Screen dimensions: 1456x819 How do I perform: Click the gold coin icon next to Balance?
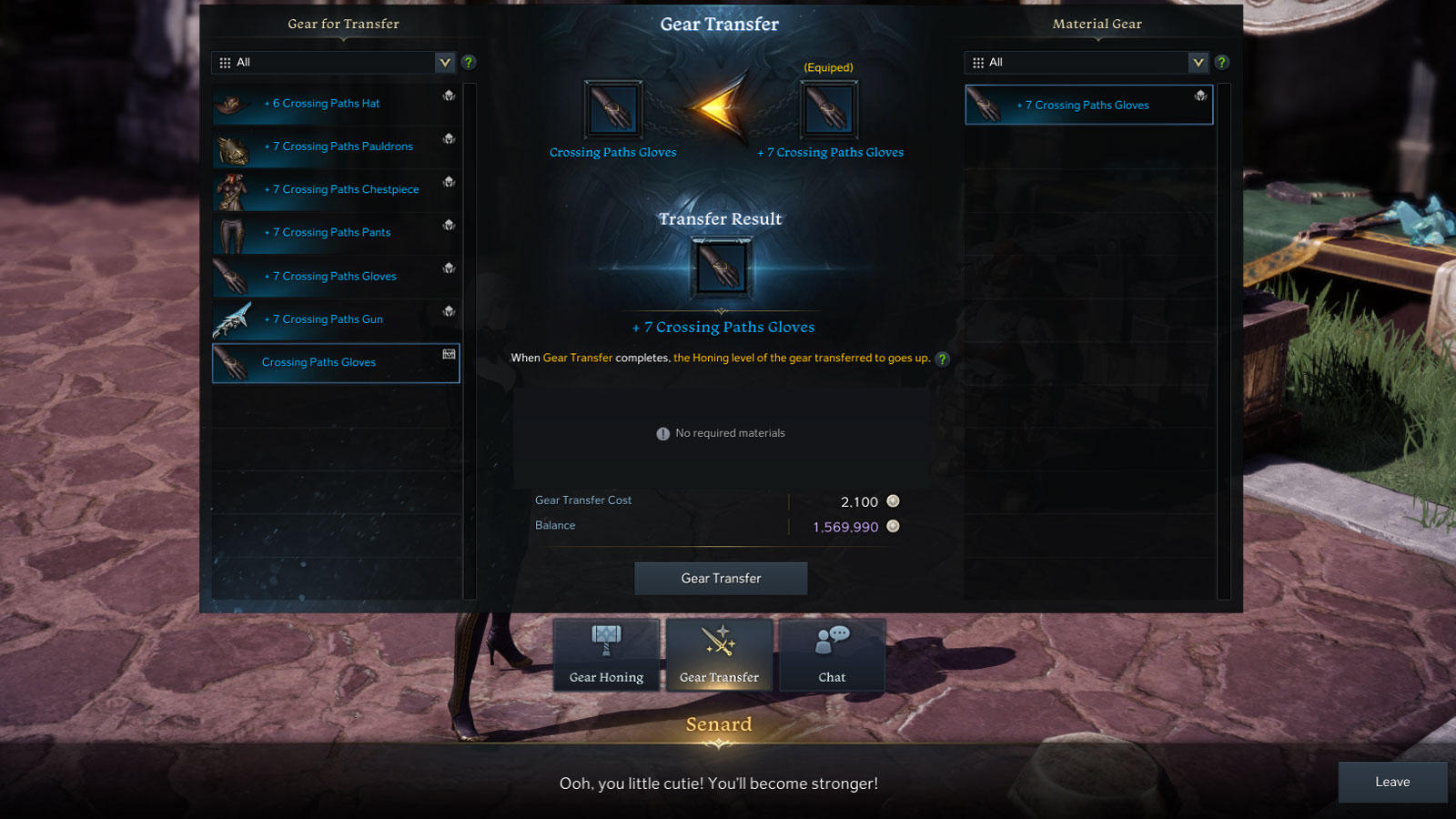pos(893,526)
